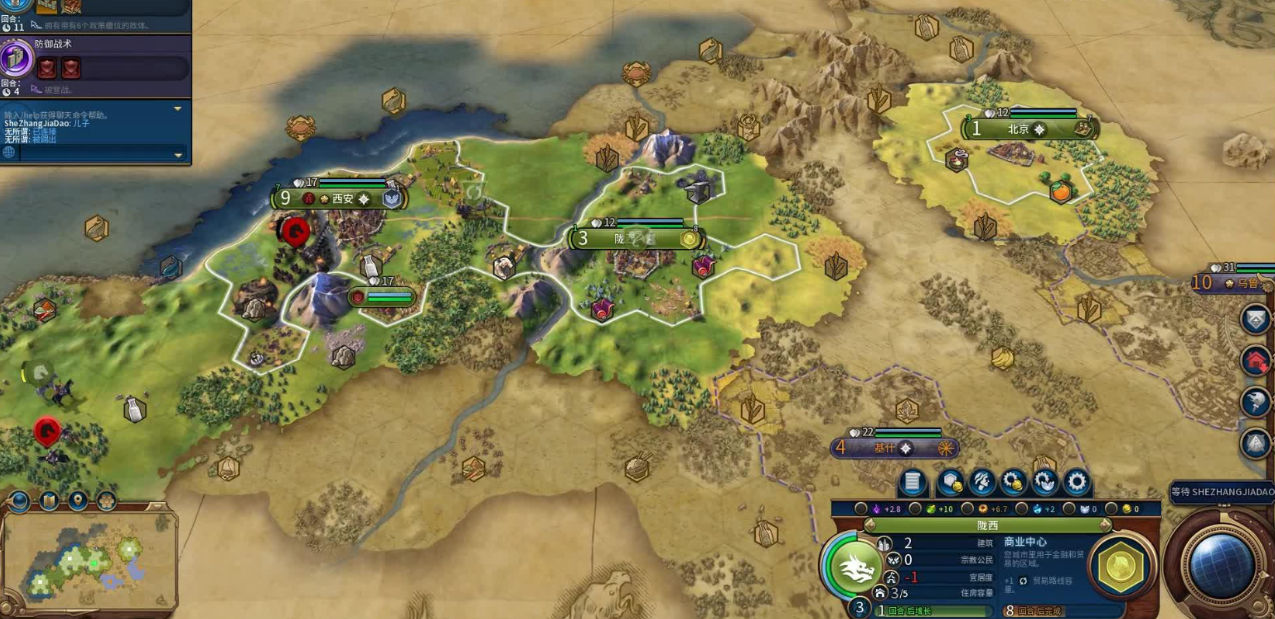This screenshot has height=619, width=1275.
Task: Select the purchase with faith button
Action: click(1045, 483)
